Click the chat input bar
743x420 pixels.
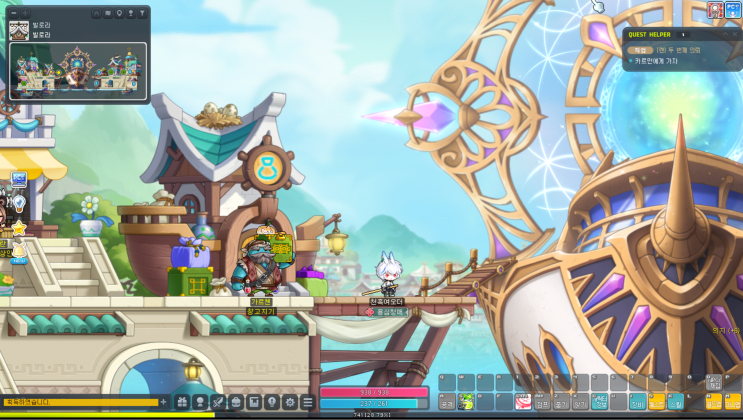(x=78, y=402)
